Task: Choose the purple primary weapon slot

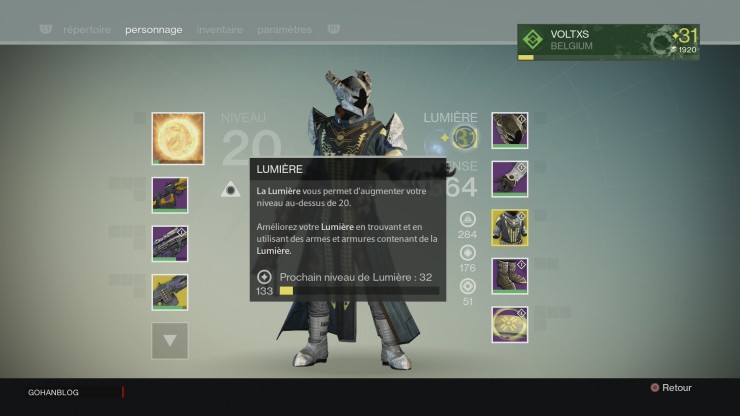Action: [170, 195]
